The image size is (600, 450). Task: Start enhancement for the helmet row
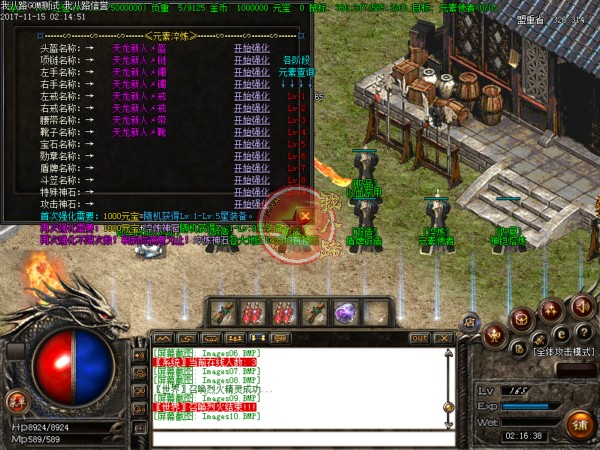(251, 47)
